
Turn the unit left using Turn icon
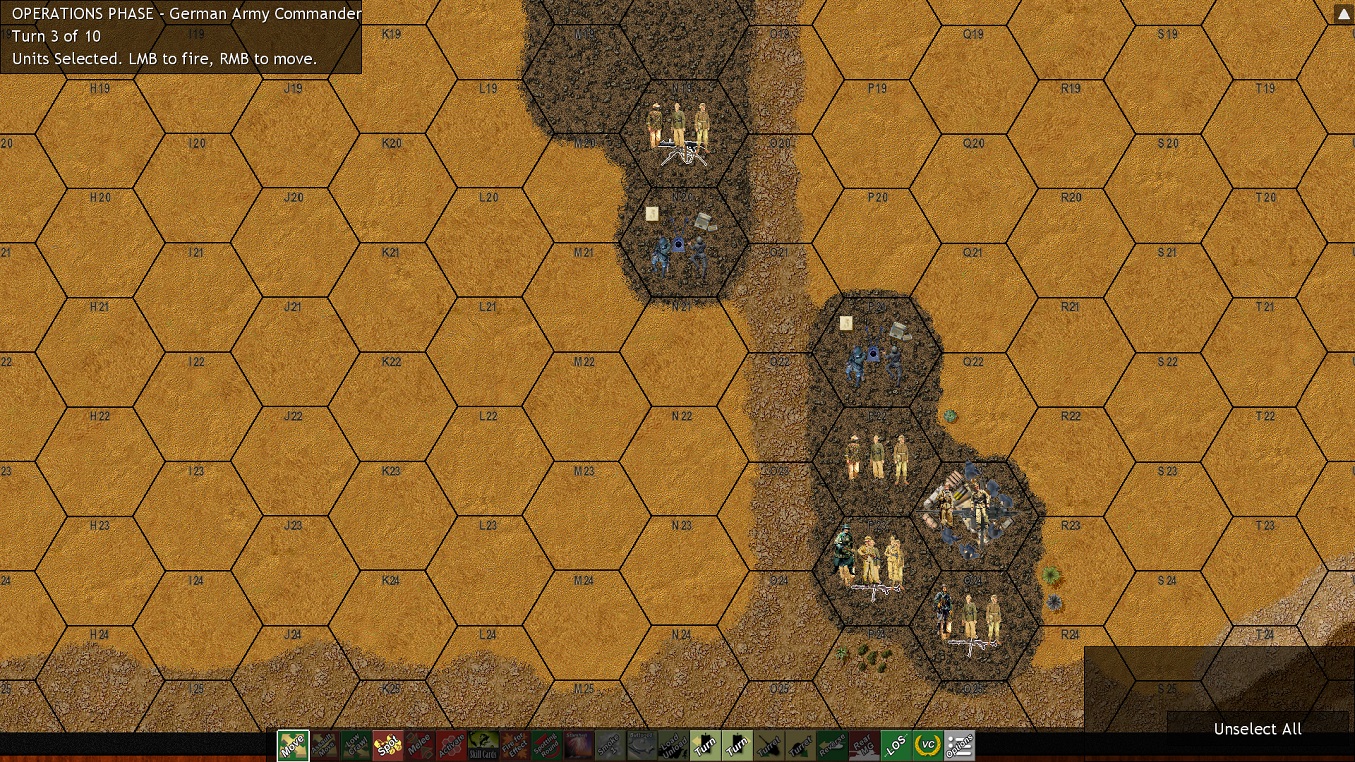(705, 746)
